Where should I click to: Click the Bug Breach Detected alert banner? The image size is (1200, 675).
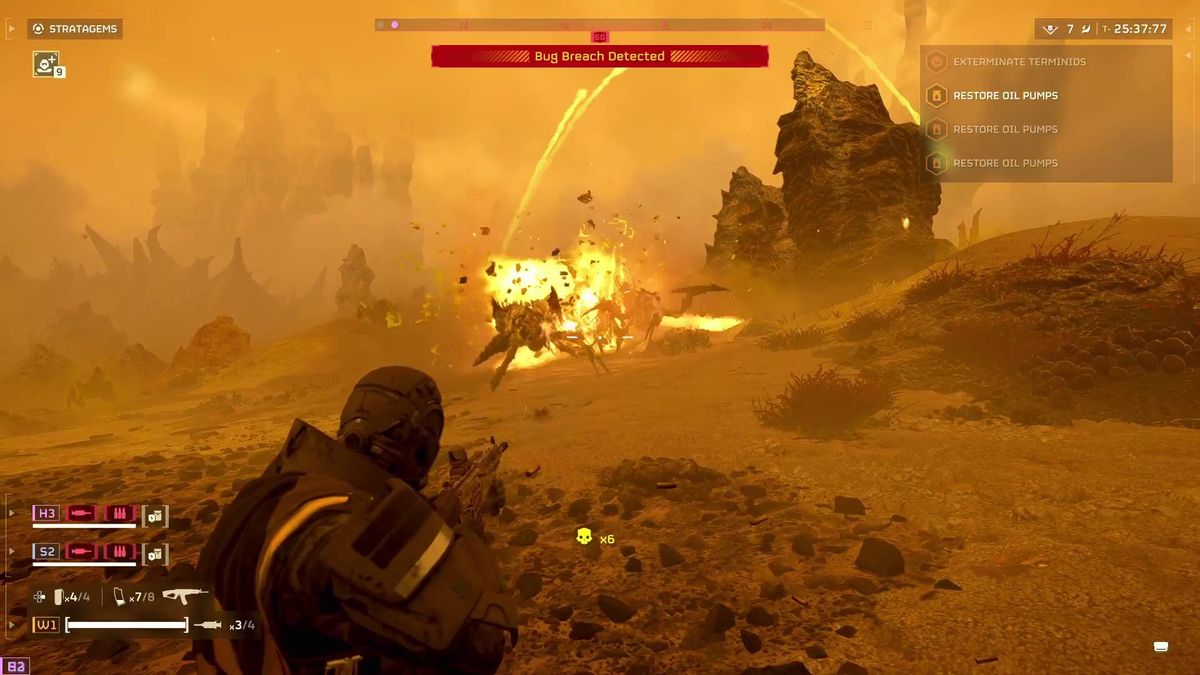click(600, 57)
